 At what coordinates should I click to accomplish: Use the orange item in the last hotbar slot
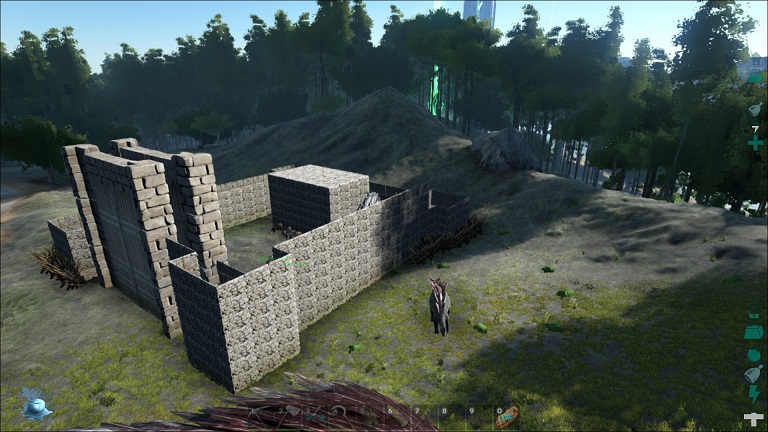point(507,415)
